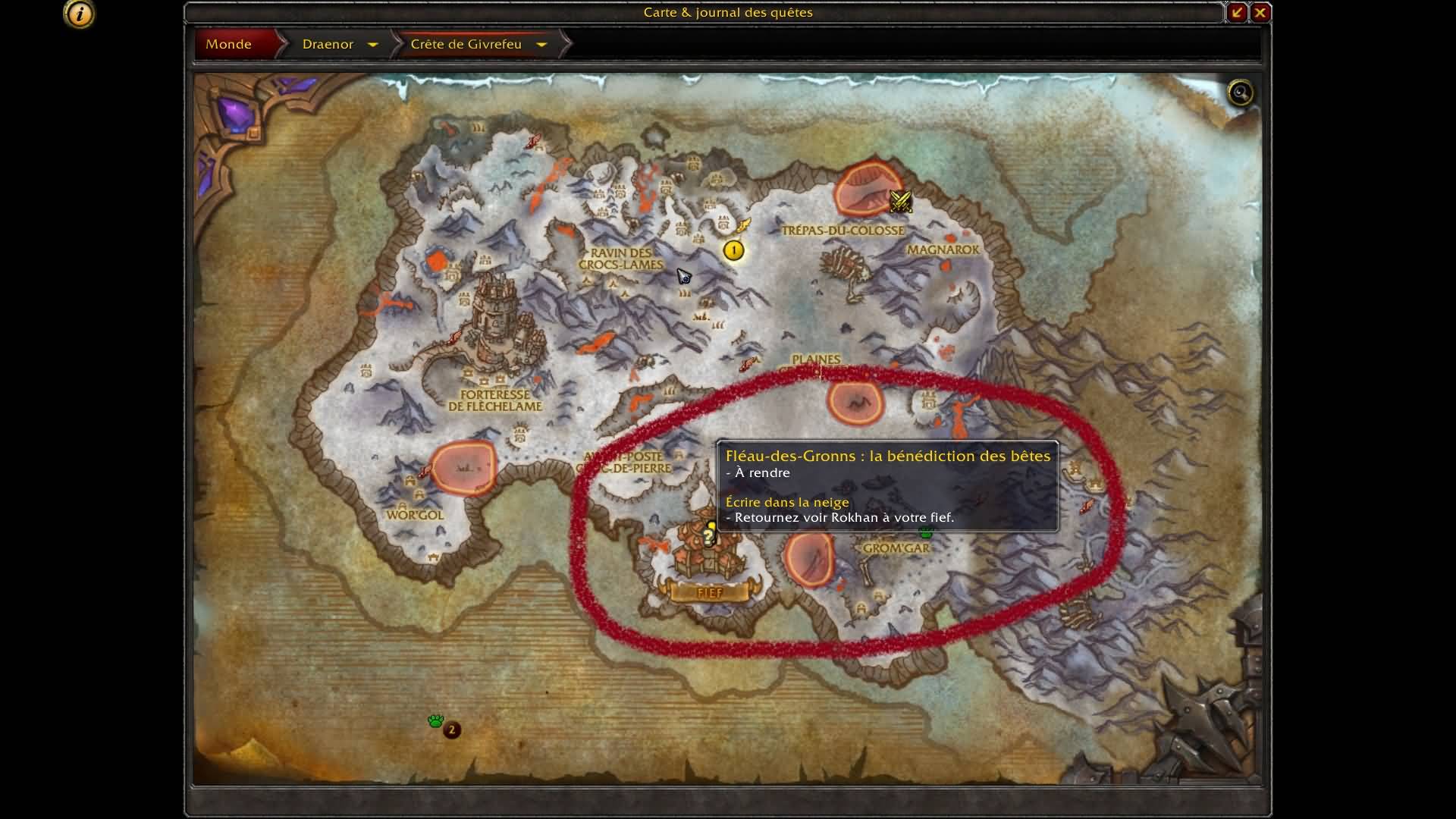
Task: Click the green paw icon near Grom'gar
Action: [x=925, y=533]
